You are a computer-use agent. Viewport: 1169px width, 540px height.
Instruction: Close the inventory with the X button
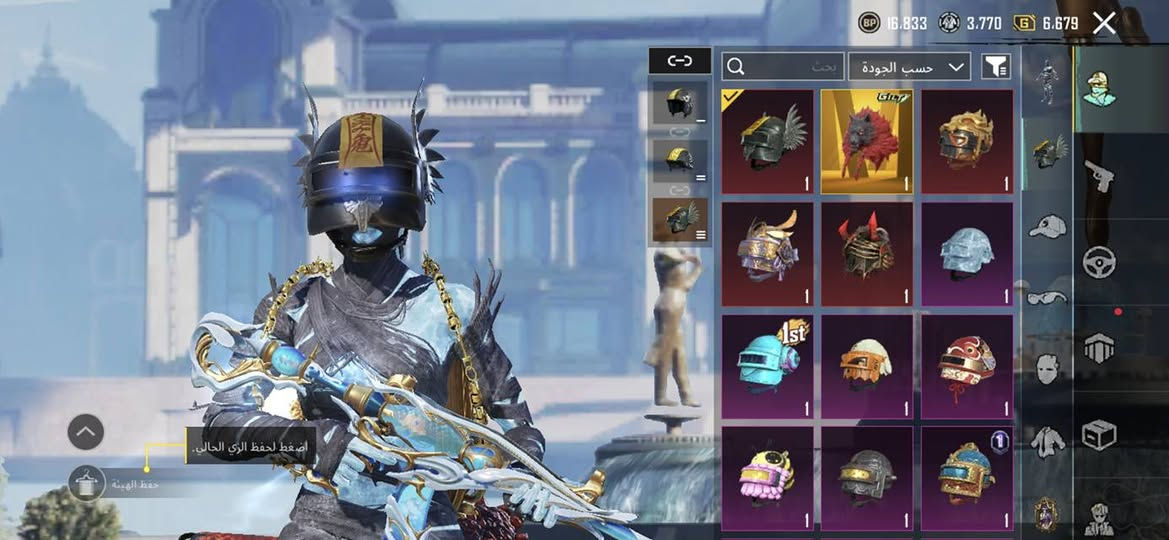(1104, 23)
